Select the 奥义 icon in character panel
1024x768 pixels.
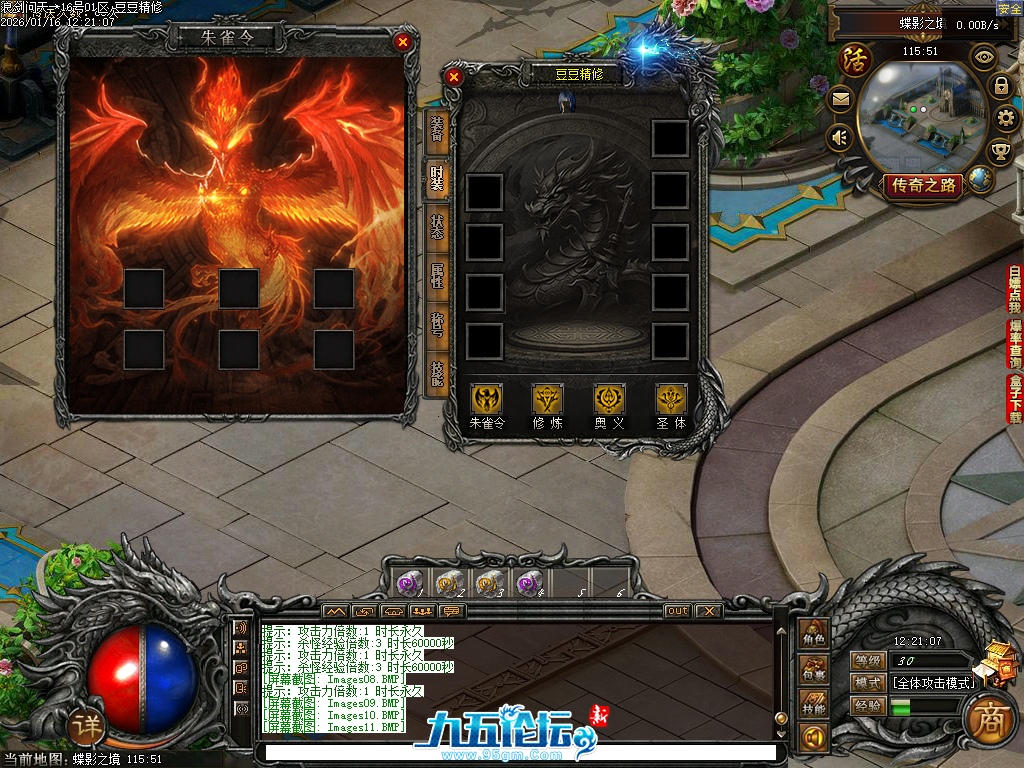click(609, 399)
